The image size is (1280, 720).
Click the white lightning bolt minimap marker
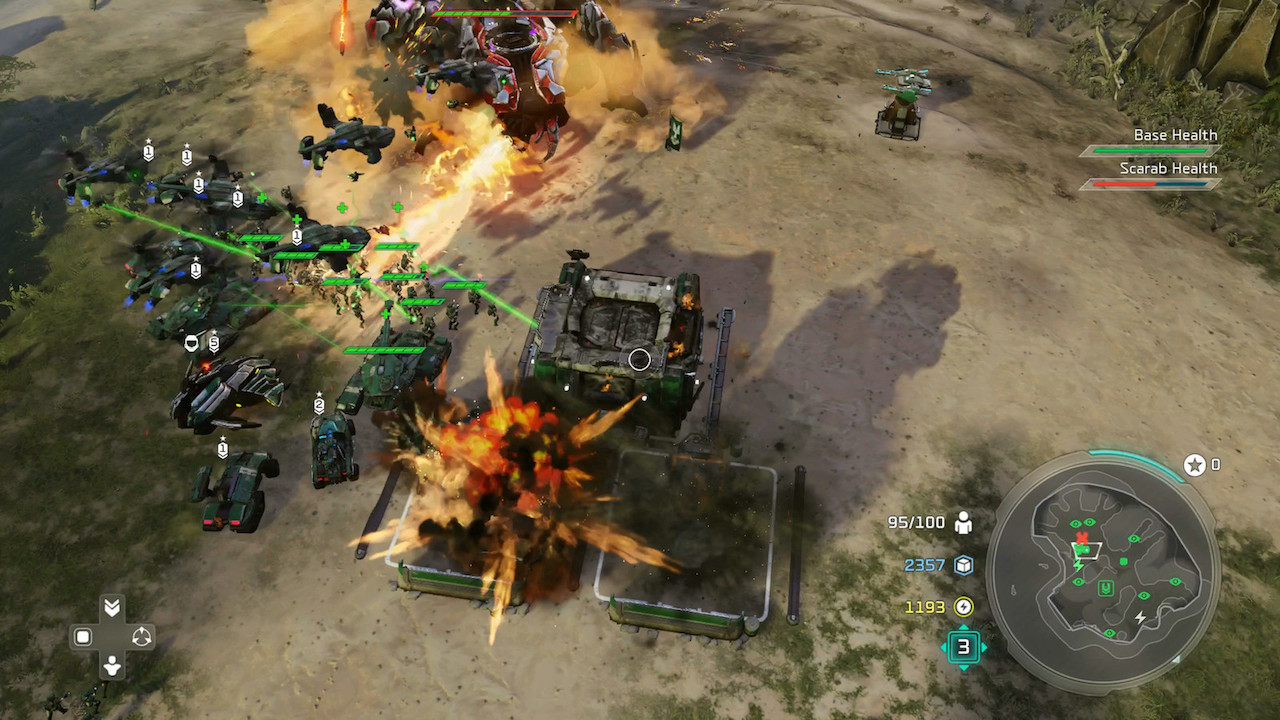(1141, 619)
